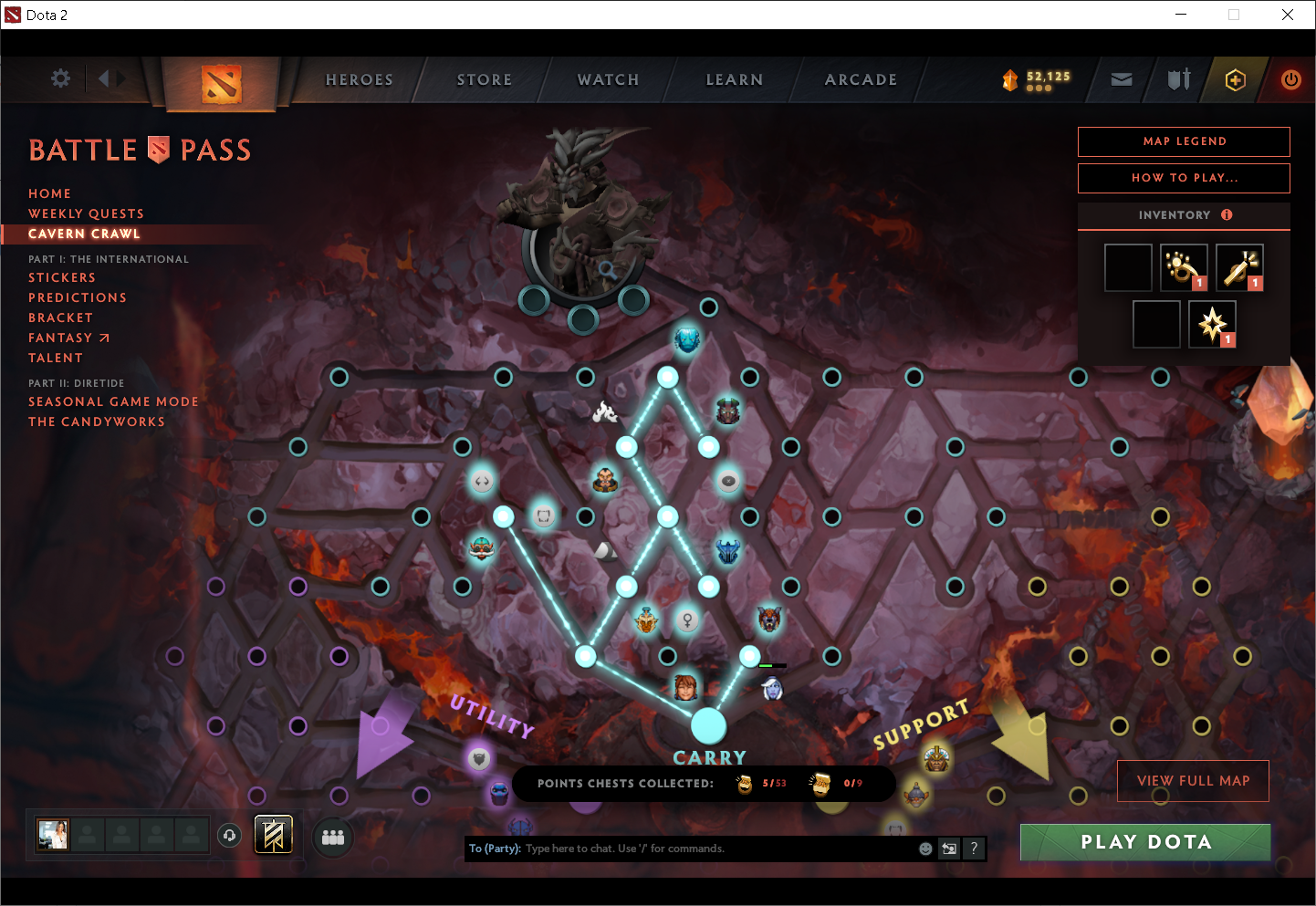Open the mail envelope notifications icon
The width and height of the screenshot is (1316, 906).
[1121, 79]
